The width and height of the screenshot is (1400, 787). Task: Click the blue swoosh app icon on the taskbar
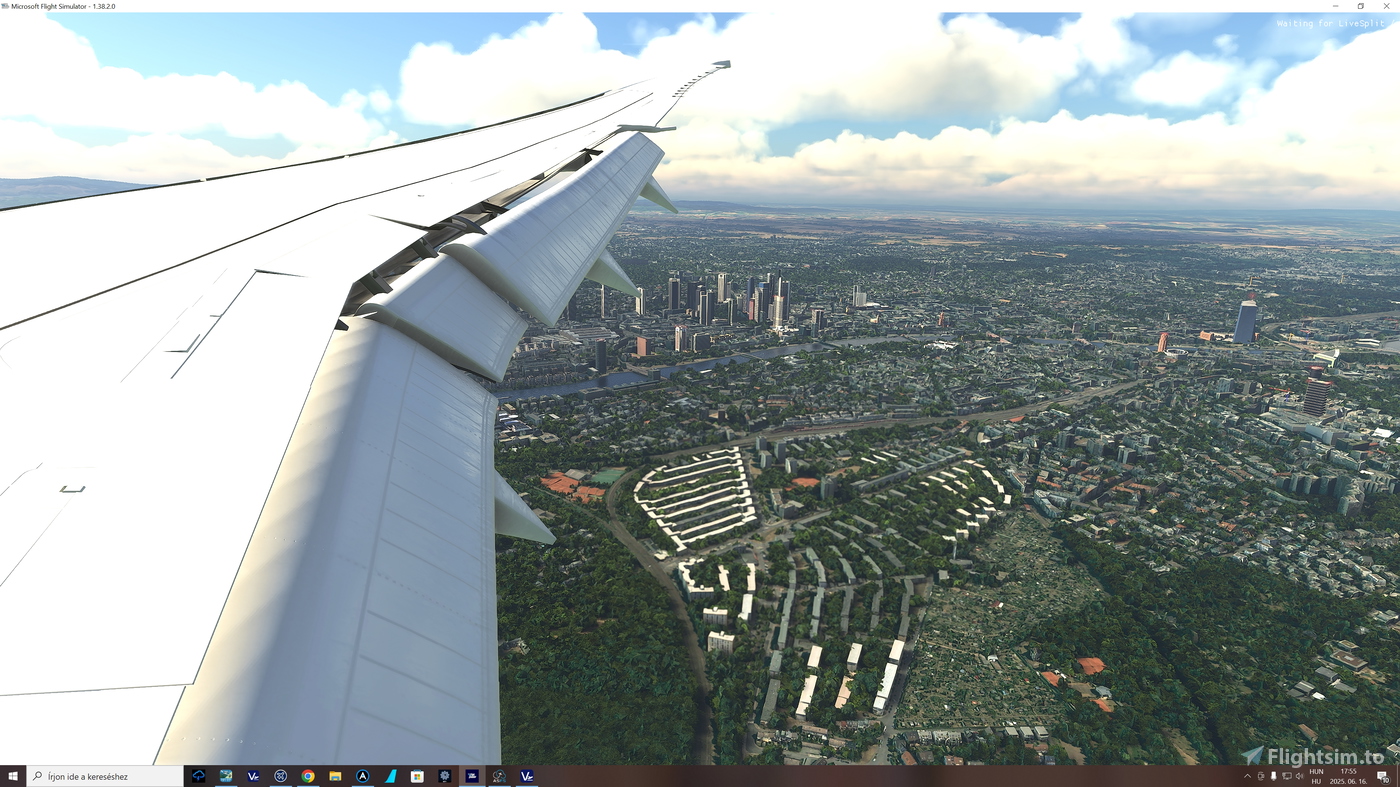click(x=390, y=775)
